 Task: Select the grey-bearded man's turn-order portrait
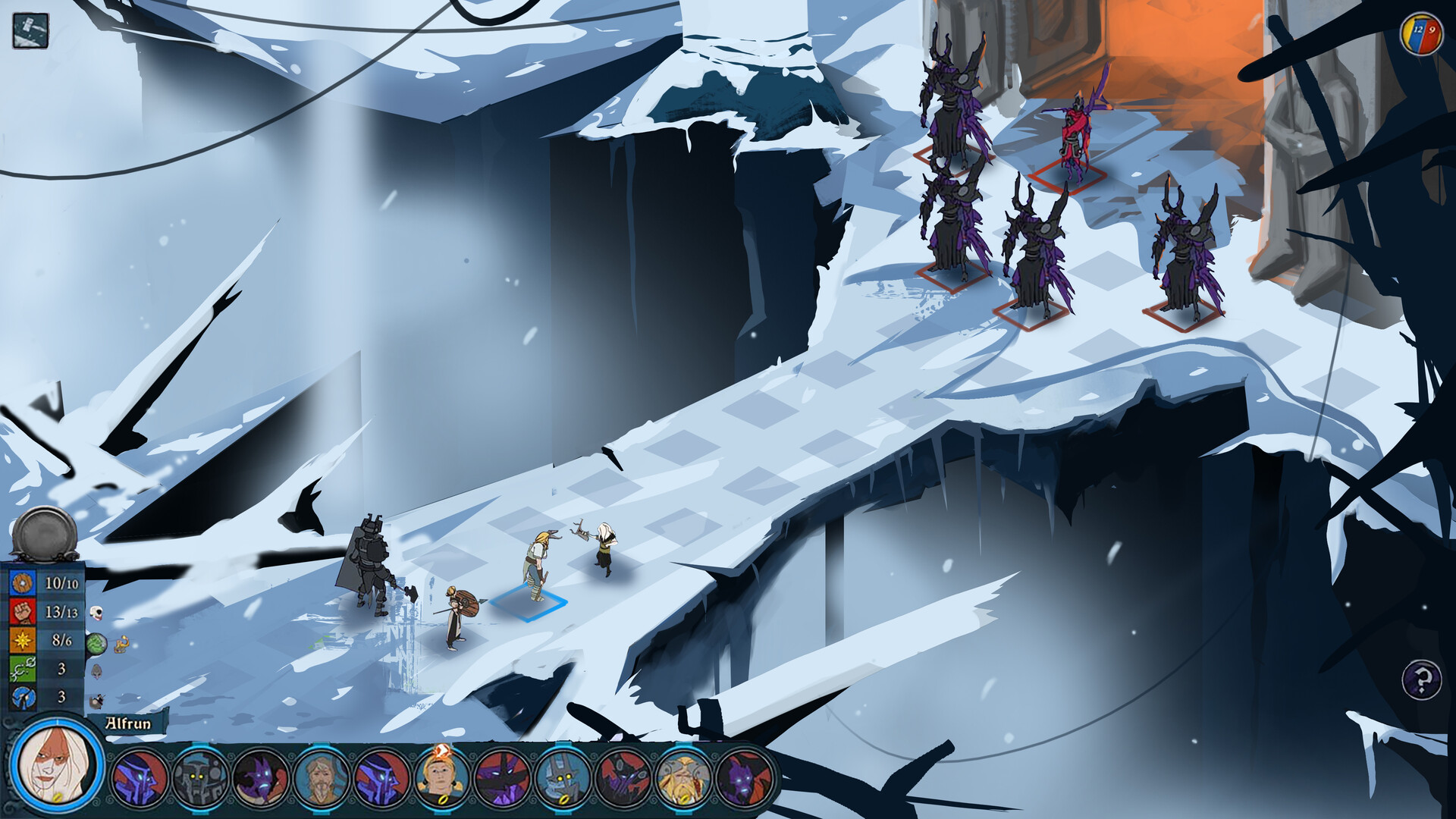click(x=321, y=778)
